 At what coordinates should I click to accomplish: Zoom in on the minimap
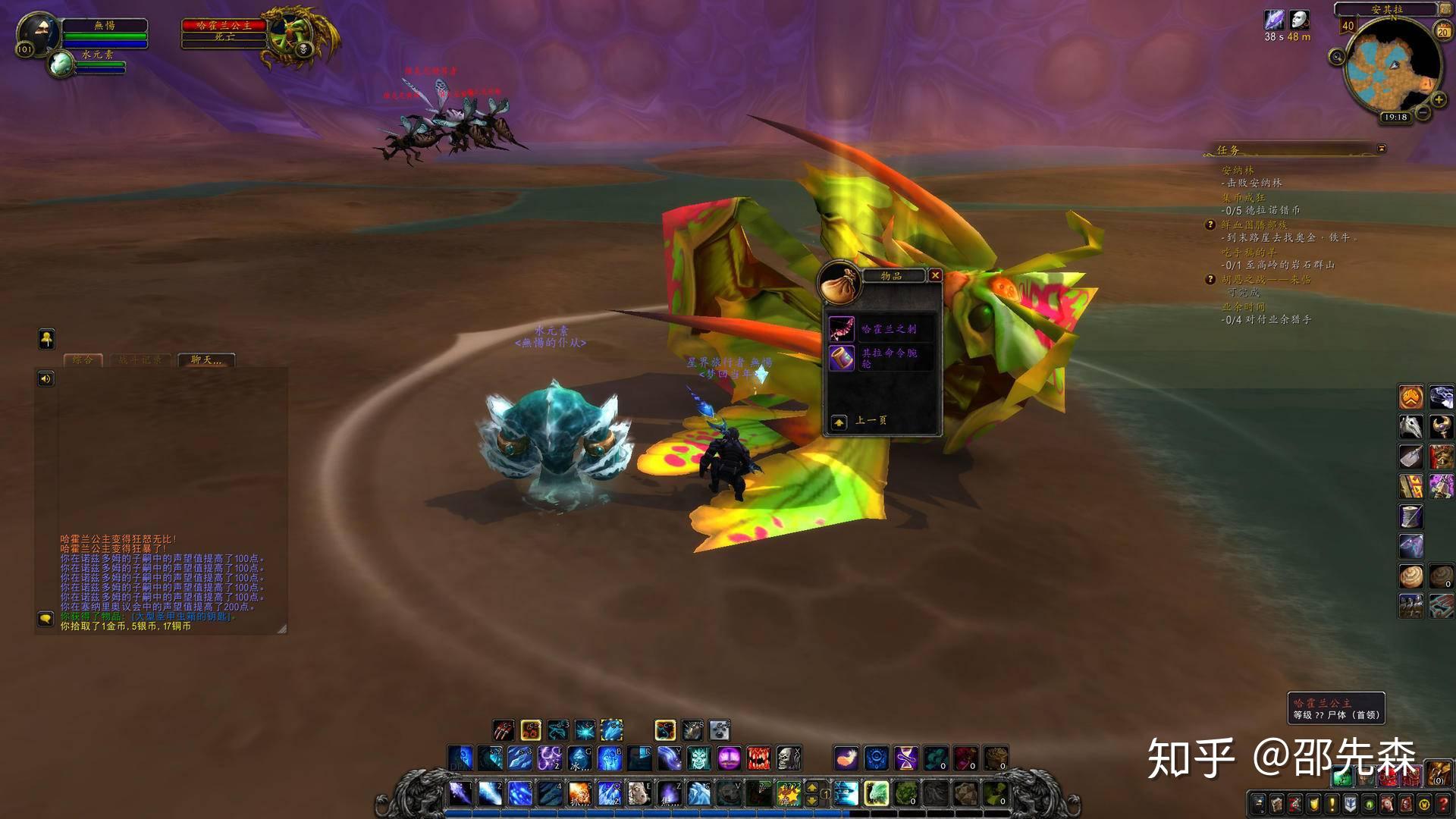coord(1438,99)
